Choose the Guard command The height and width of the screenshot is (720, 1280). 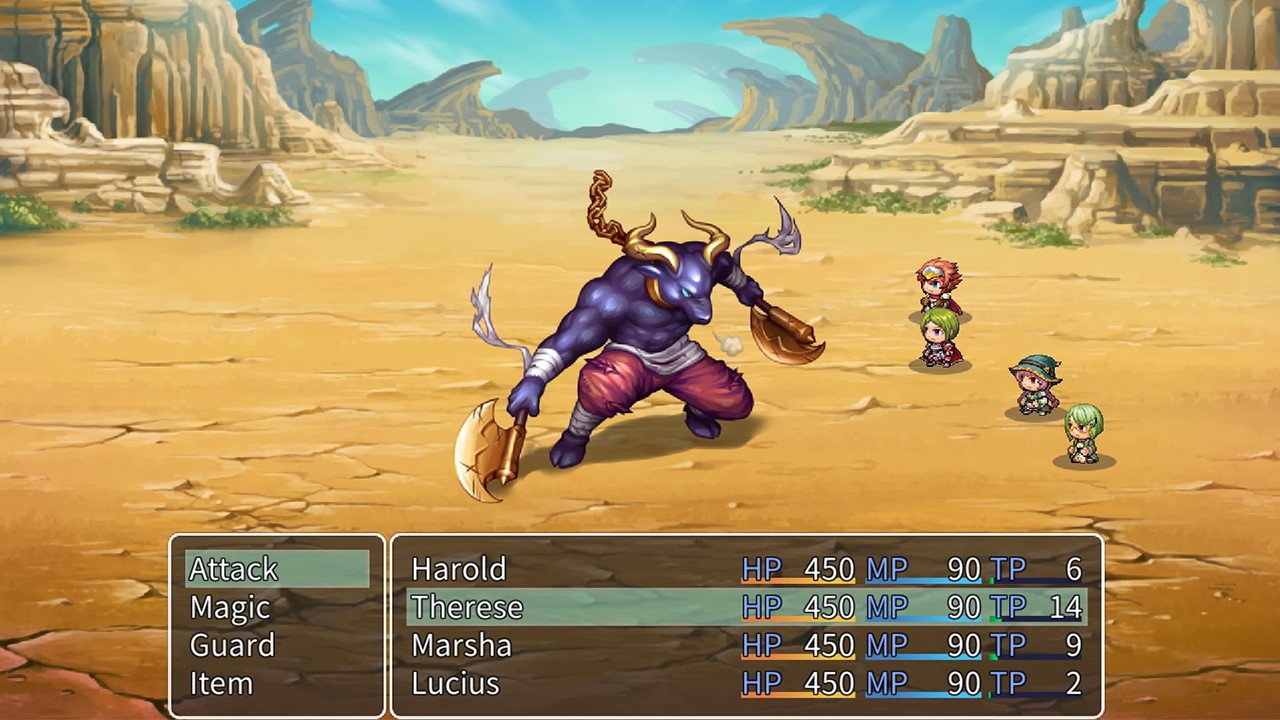pos(232,645)
